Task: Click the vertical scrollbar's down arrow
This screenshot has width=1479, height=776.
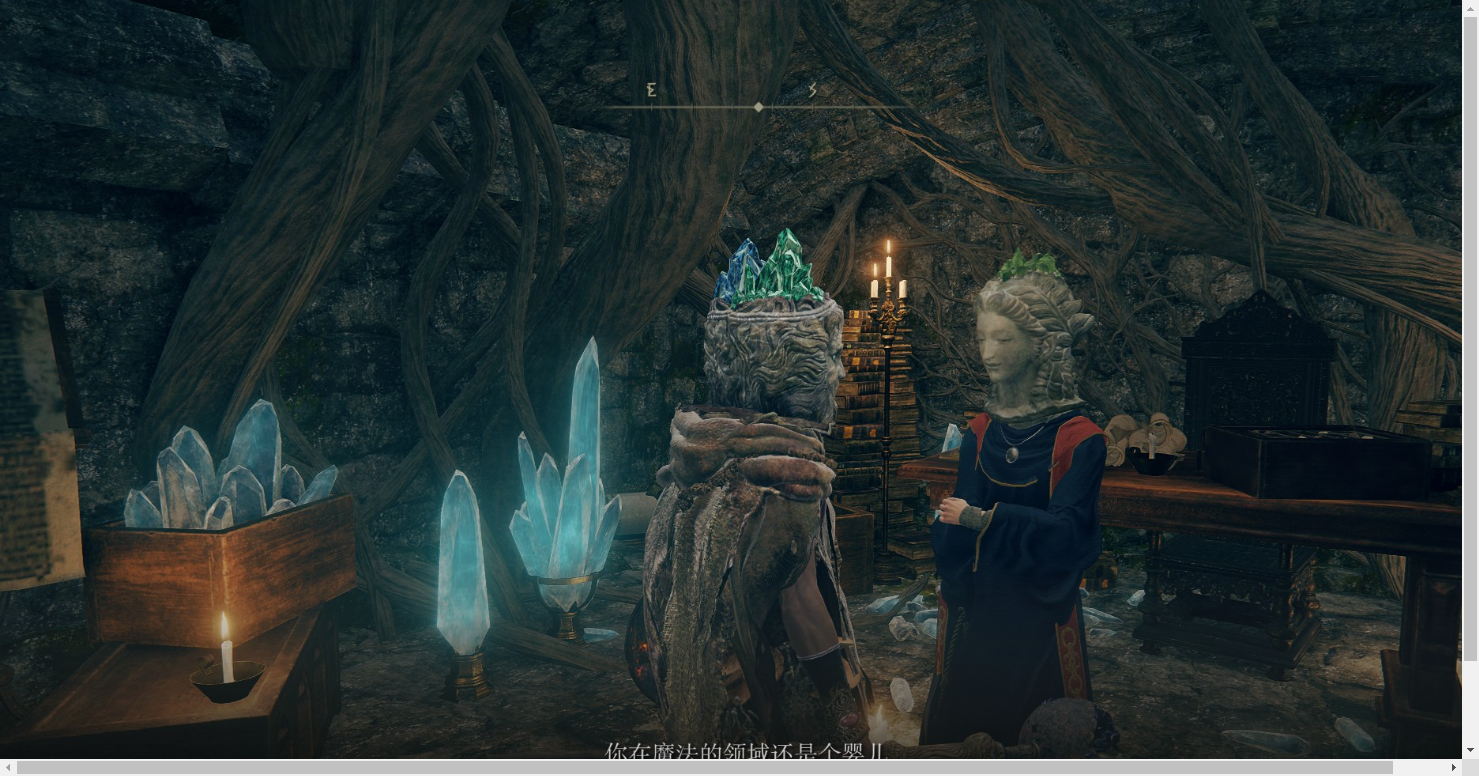Action: (x=1470, y=750)
